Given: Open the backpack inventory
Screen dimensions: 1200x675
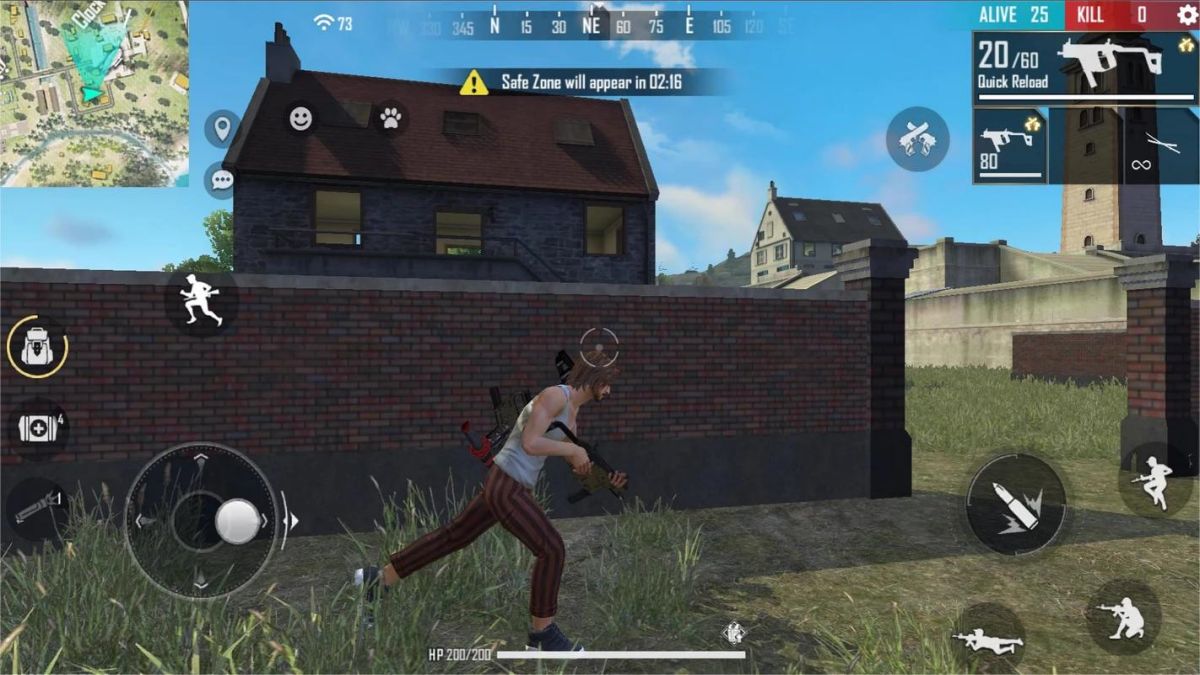Looking at the screenshot, I should (x=37, y=348).
